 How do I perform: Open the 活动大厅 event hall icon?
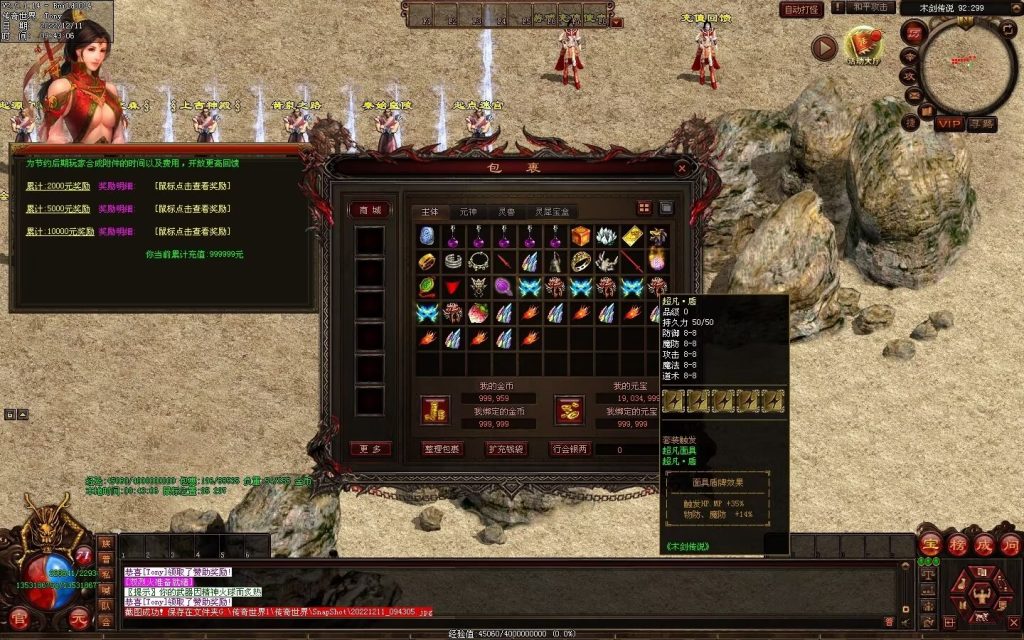(x=862, y=45)
